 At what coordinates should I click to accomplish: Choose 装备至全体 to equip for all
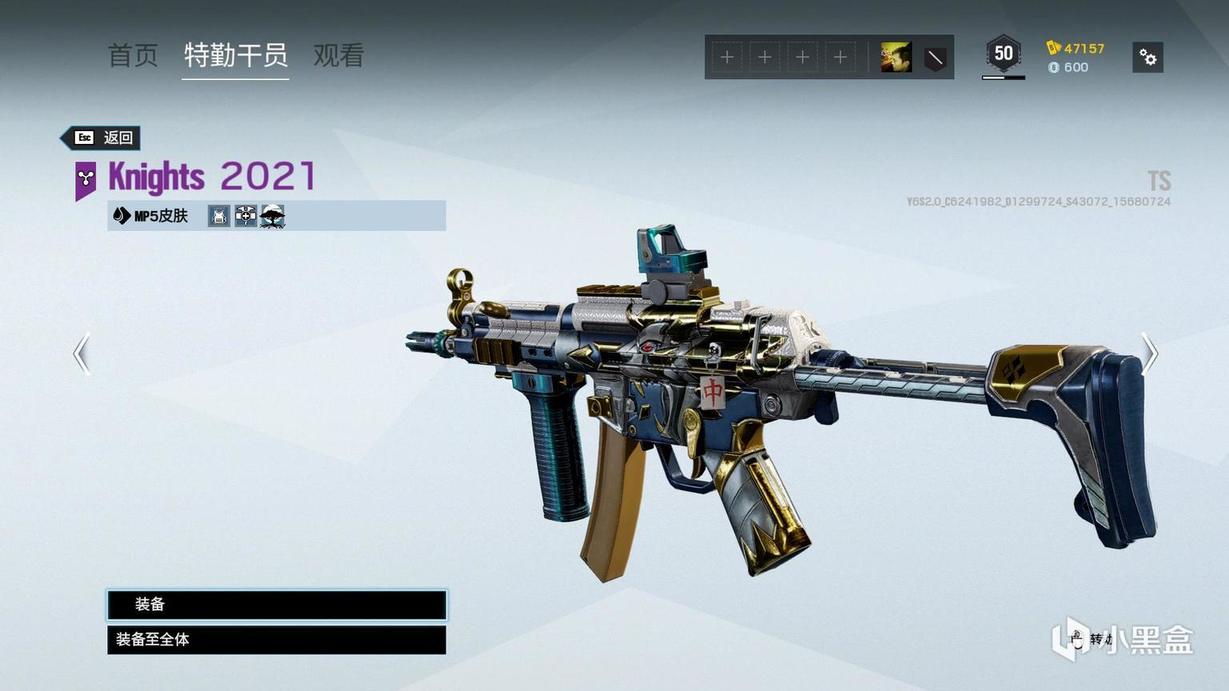point(276,640)
